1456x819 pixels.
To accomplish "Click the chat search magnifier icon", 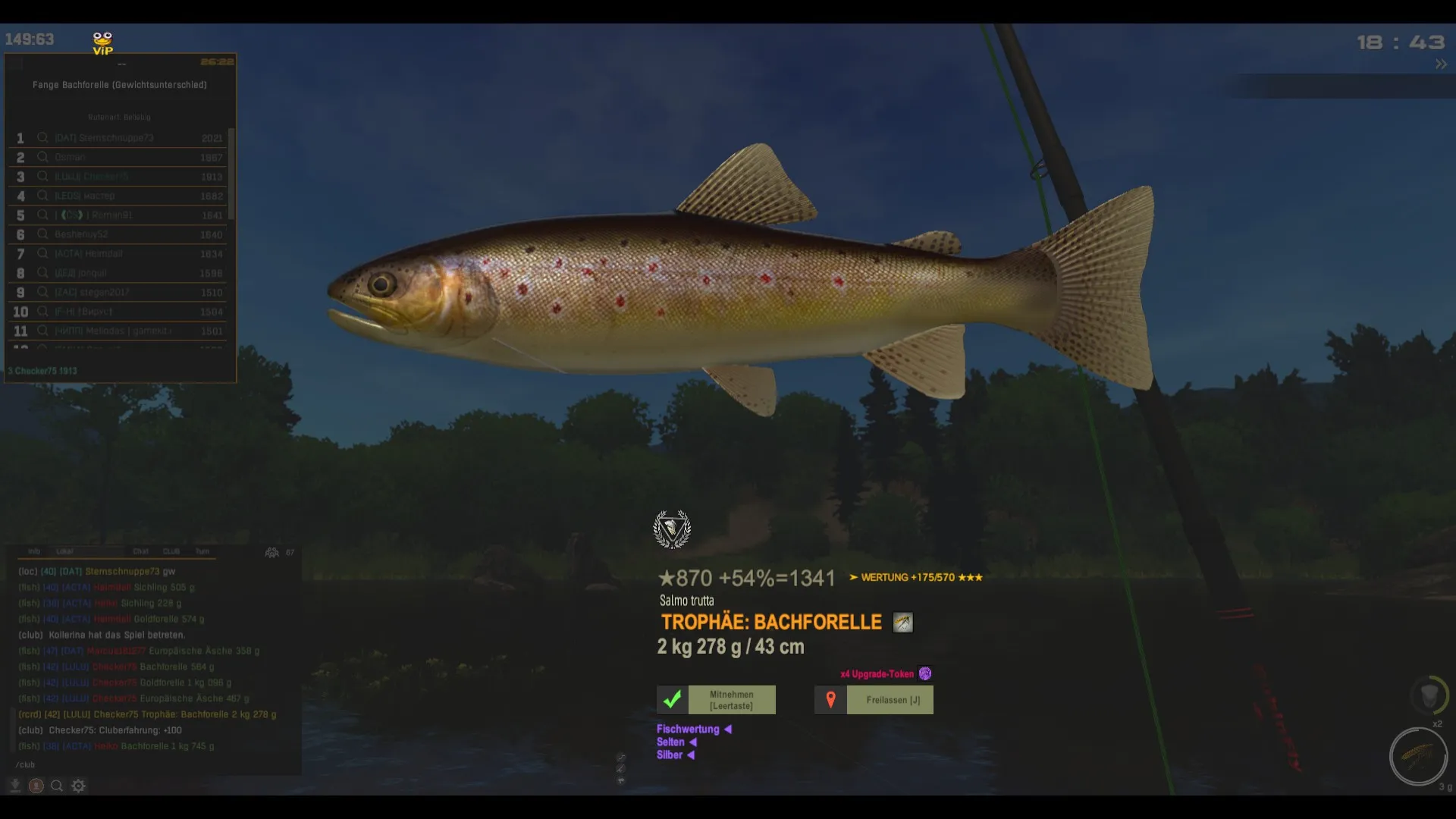I will click(57, 786).
